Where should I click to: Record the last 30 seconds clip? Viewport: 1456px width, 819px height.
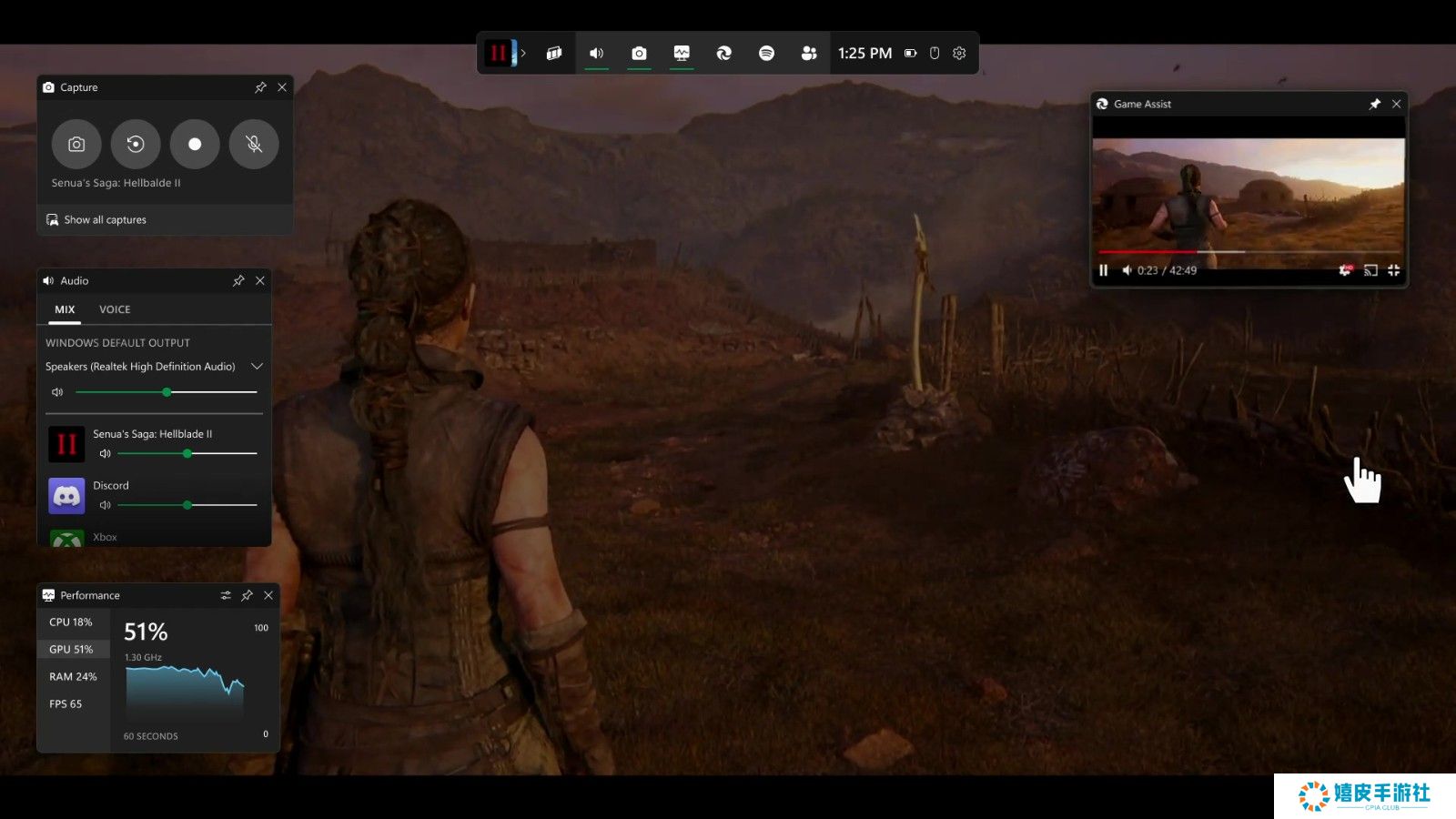(x=136, y=144)
